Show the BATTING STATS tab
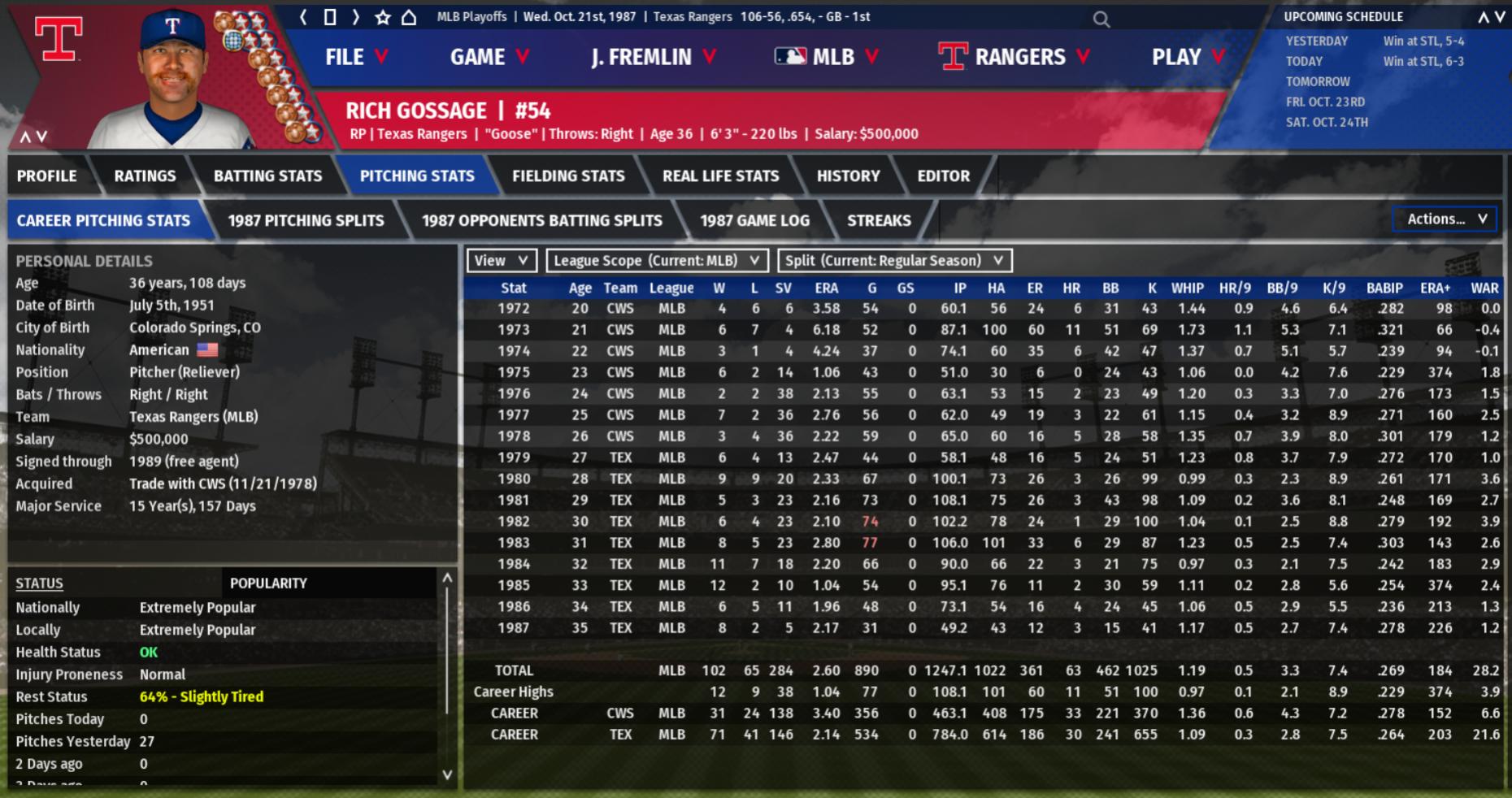The image size is (1512, 798). click(x=267, y=176)
